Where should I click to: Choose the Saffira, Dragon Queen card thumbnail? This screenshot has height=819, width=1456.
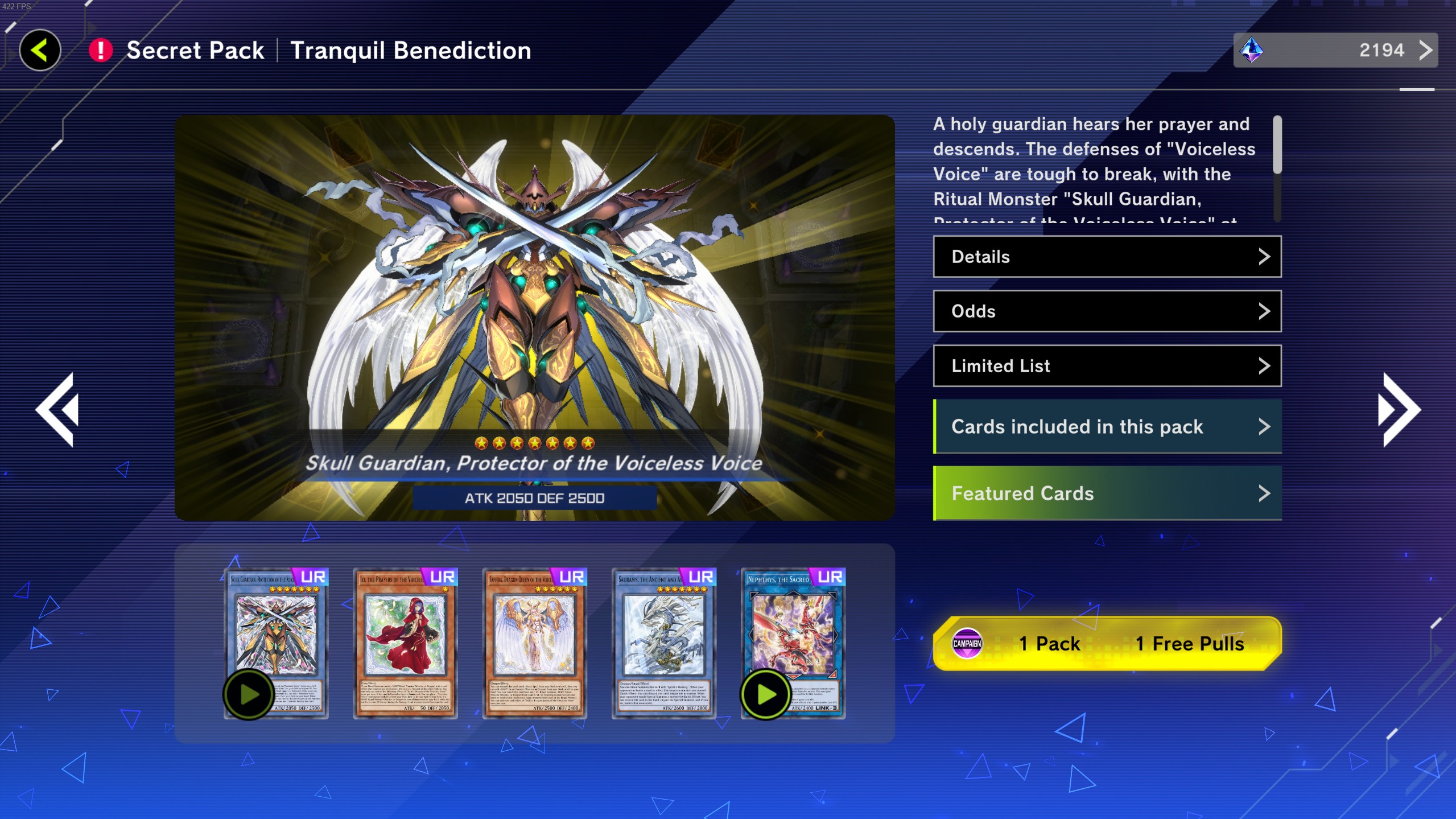(x=534, y=643)
